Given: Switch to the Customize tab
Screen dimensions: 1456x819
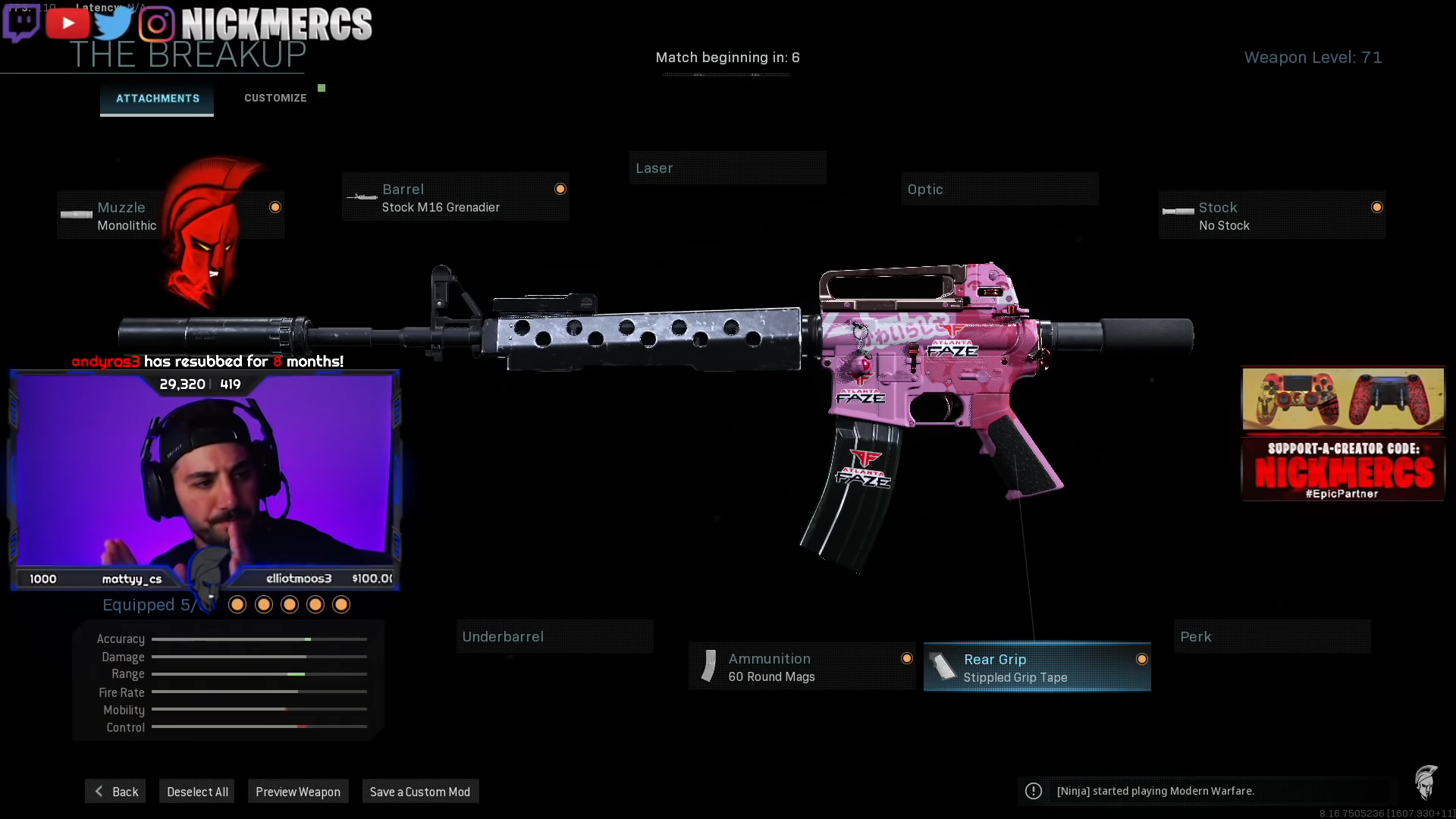Looking at the screenshot, I should (x=275, y=97).
